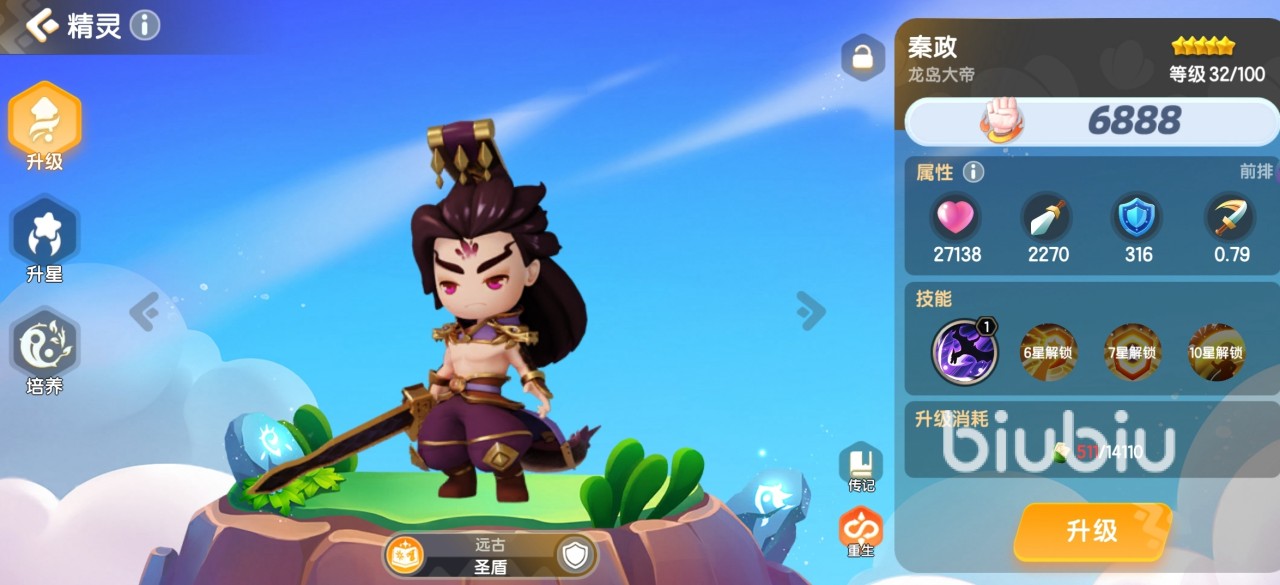The height and width of the screenshot is (585, 1280).
Task: Select the 圣盾 shield class badge
Action: point(576,555)
